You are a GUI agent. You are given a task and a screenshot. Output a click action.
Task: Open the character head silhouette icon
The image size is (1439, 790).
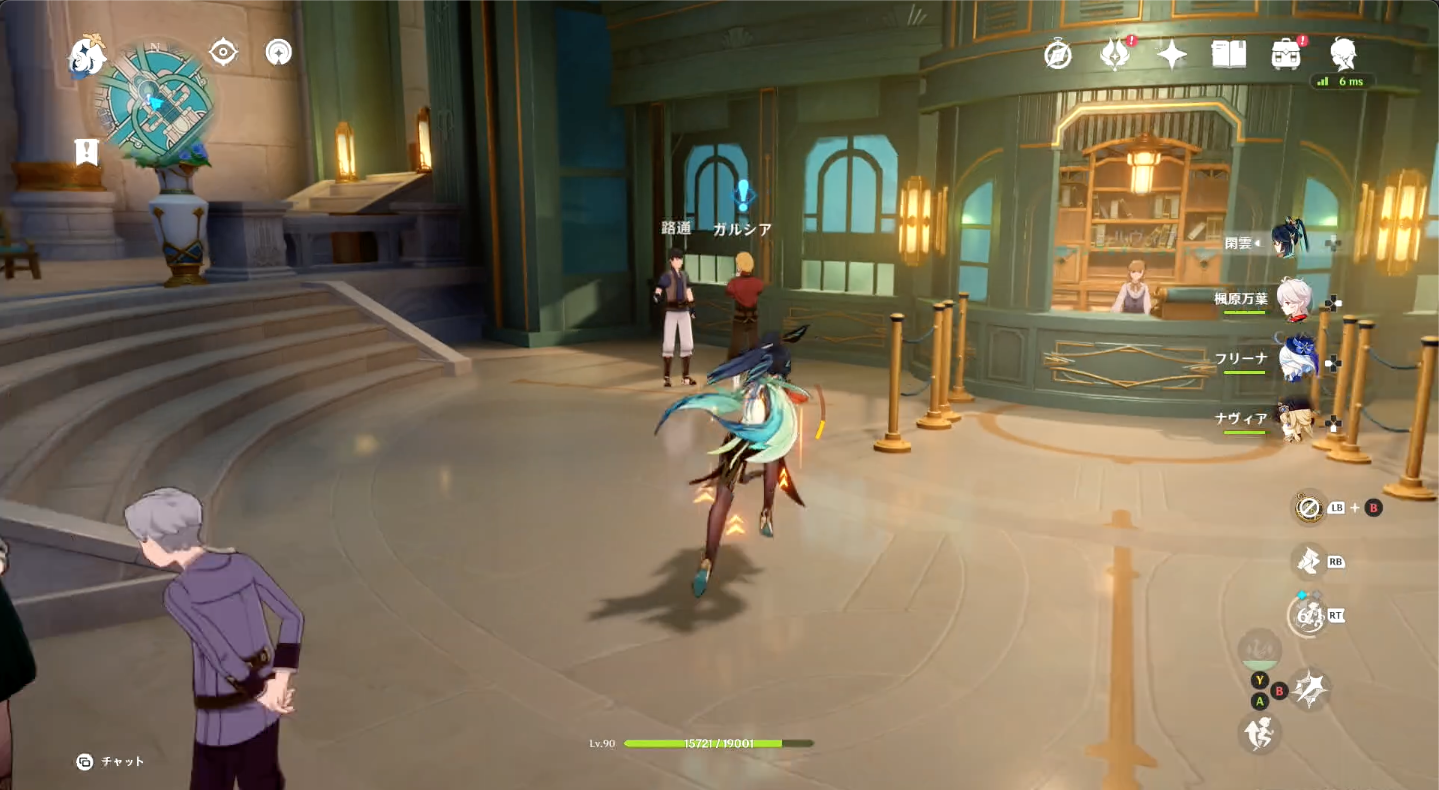tap(1343, 54)
